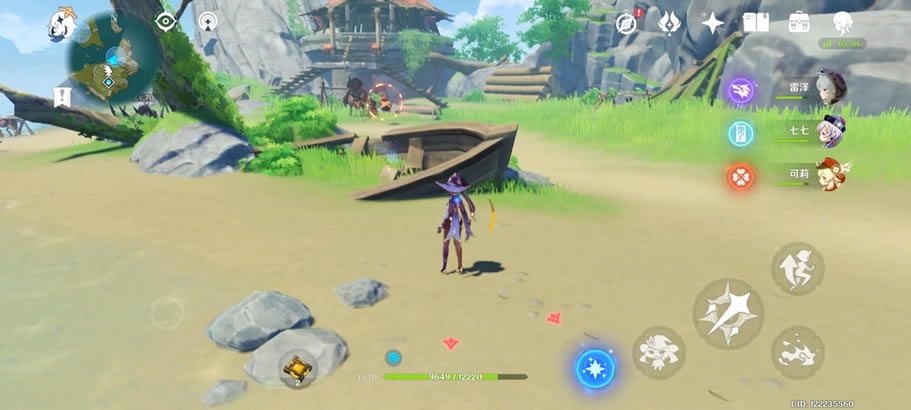Image resolution: width=911 pixels, height=410 pixels.
Task: Activate the glowing blue elemental burst
Action: coord(595,367)
